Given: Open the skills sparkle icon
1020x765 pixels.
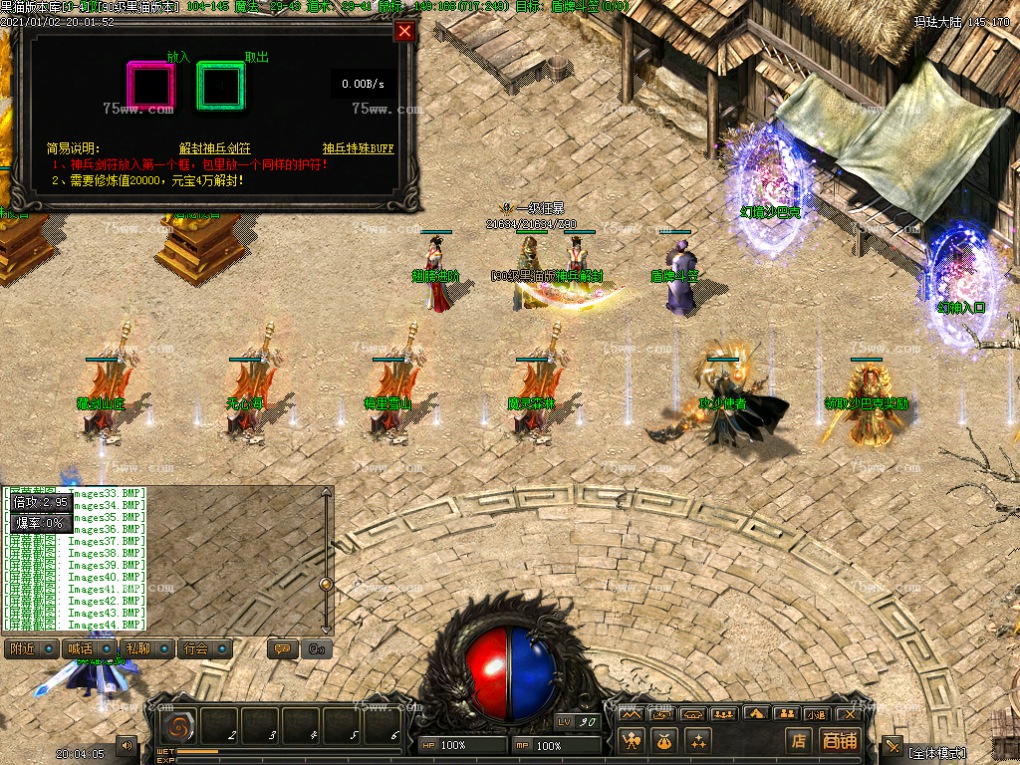Looking at the screenshot, I should (x=697, y=740).
